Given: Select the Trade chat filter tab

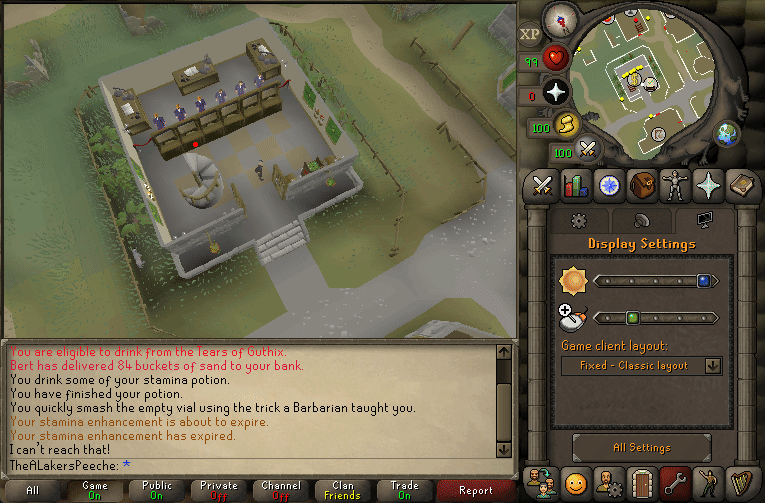Looking at the screenshot, I should (404, 491).
